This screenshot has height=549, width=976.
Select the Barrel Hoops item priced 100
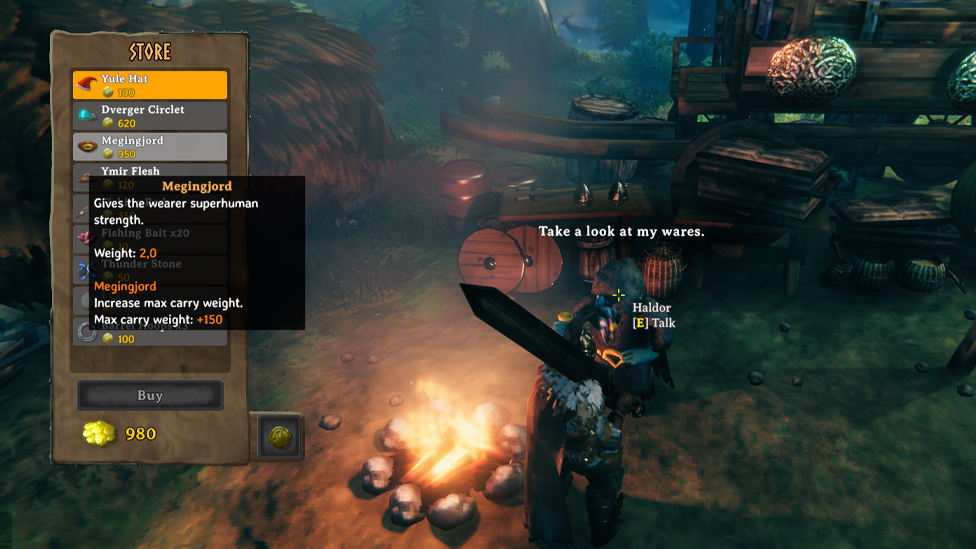click(x=150, y=337)
